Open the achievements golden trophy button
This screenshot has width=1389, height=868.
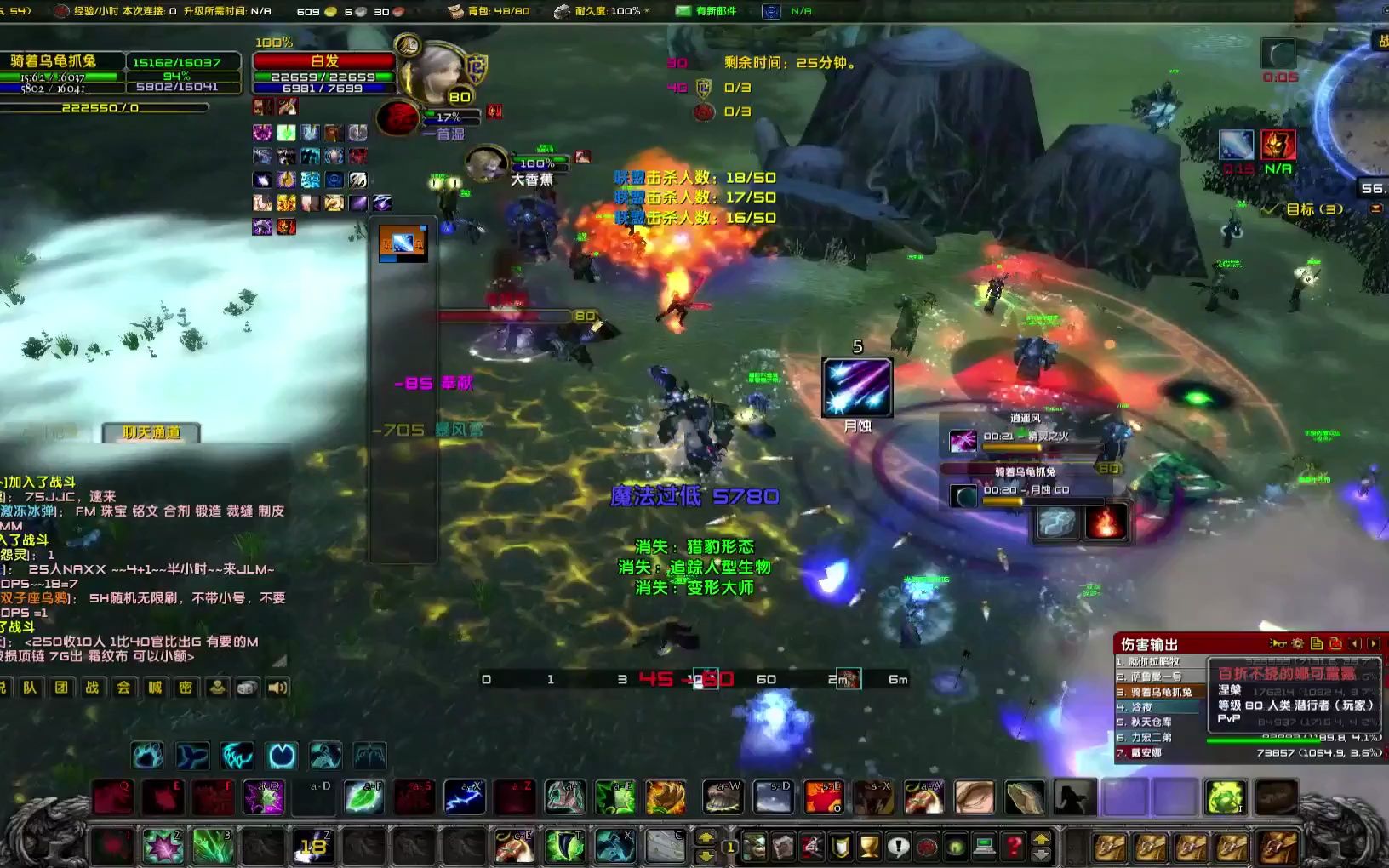[869, 847]
